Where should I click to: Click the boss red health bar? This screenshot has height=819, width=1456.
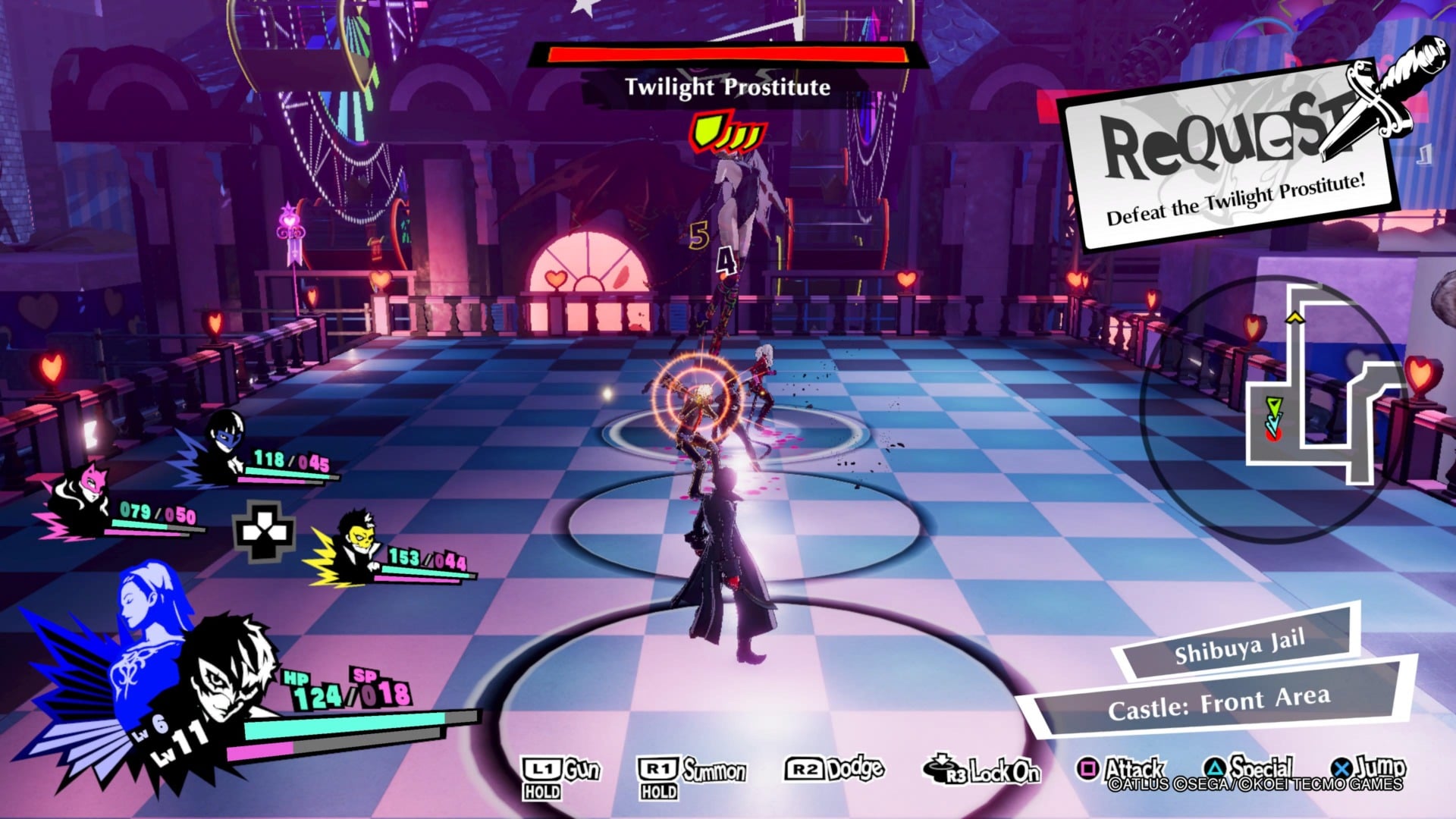[726, 55]
